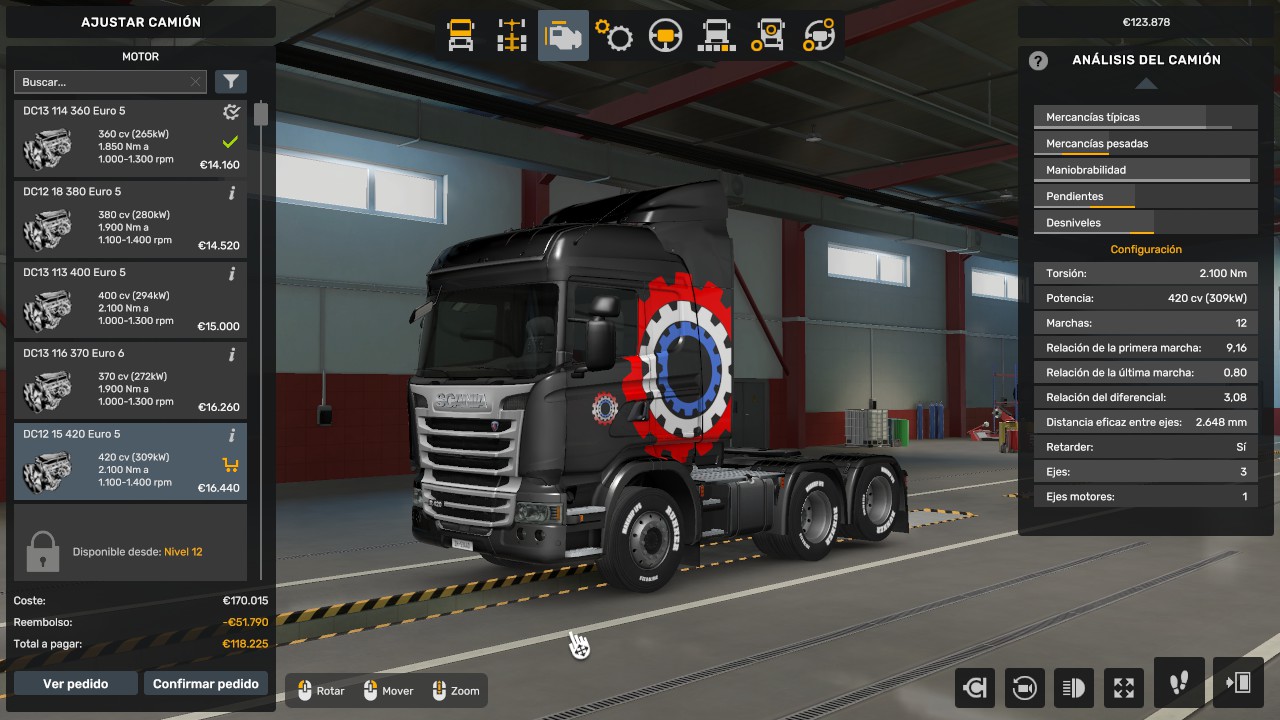This screenshot has width=1280, height=720.
Task: Collapse the Análisis del camión panel arrow
Action: (1146, 84)
